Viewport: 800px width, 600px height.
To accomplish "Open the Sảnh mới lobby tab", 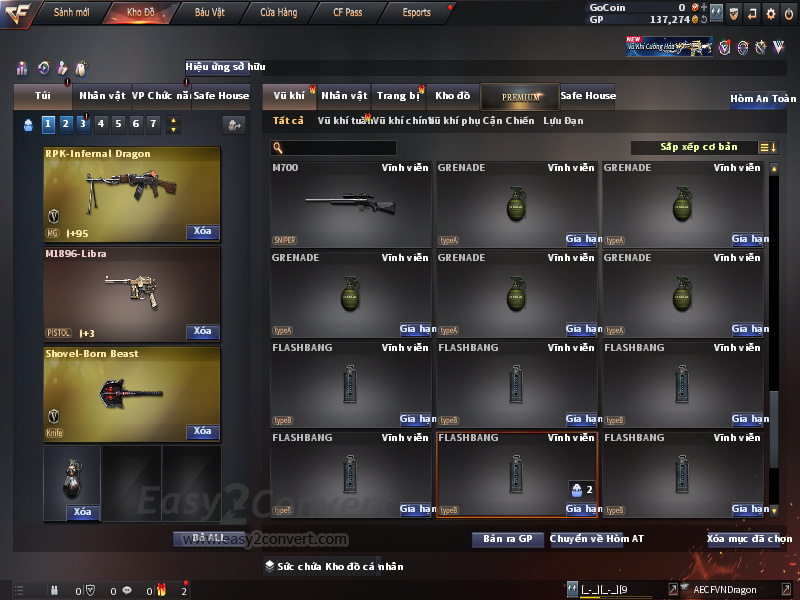I will click(x=71, y=13).
